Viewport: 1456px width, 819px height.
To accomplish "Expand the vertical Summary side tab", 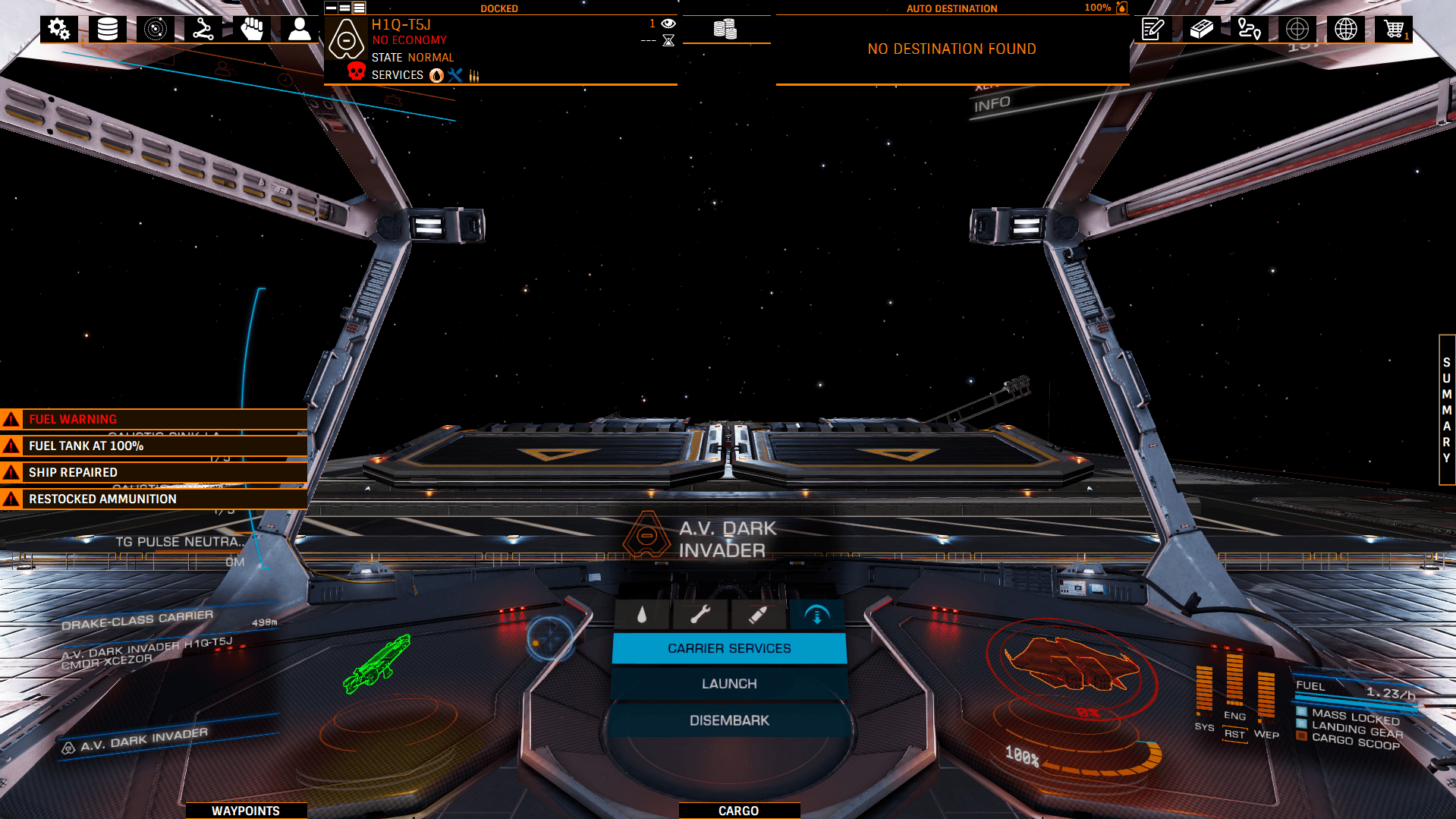I will (1447, 410).
